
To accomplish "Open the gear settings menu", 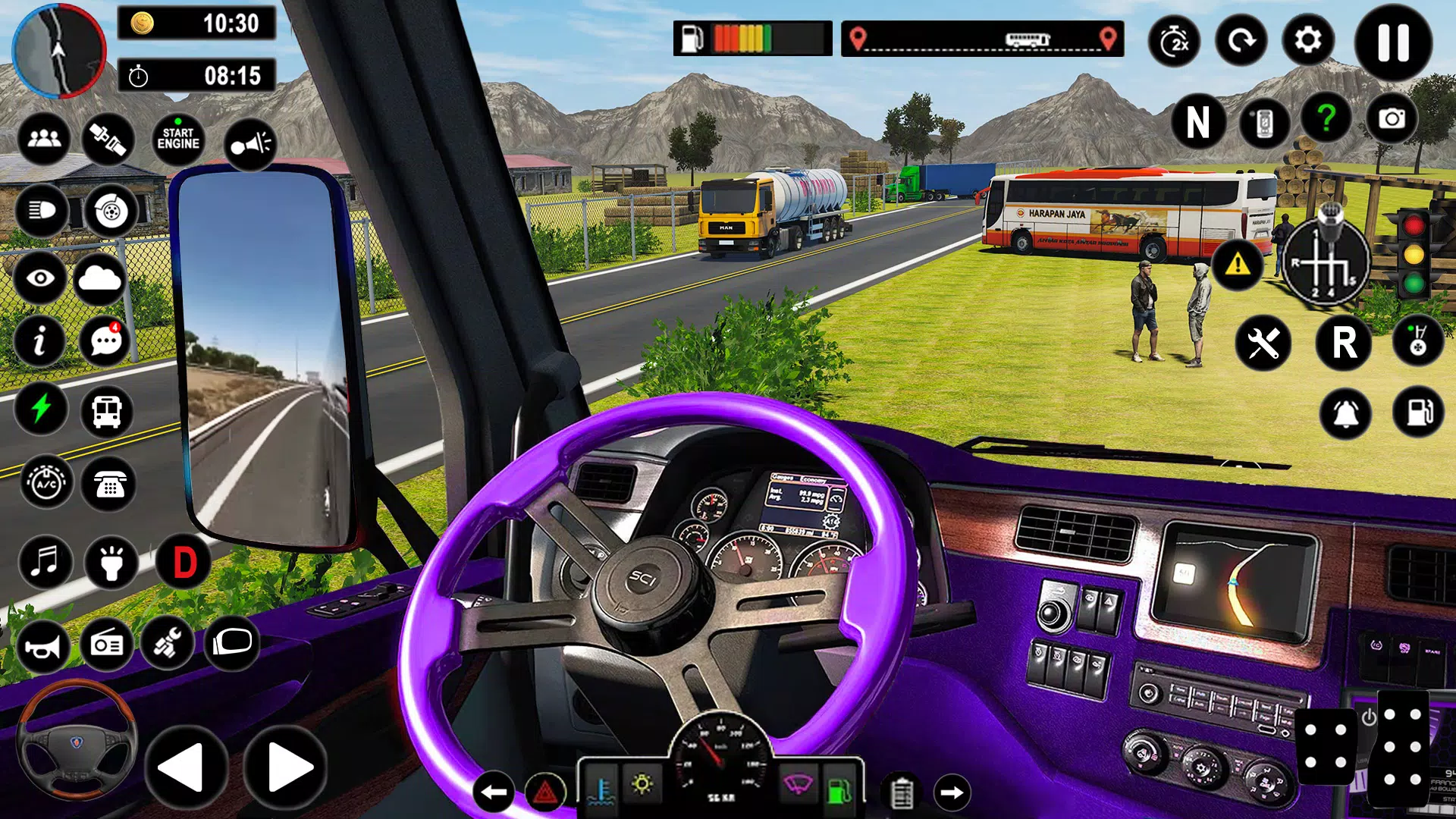I will coord(1308,40).
